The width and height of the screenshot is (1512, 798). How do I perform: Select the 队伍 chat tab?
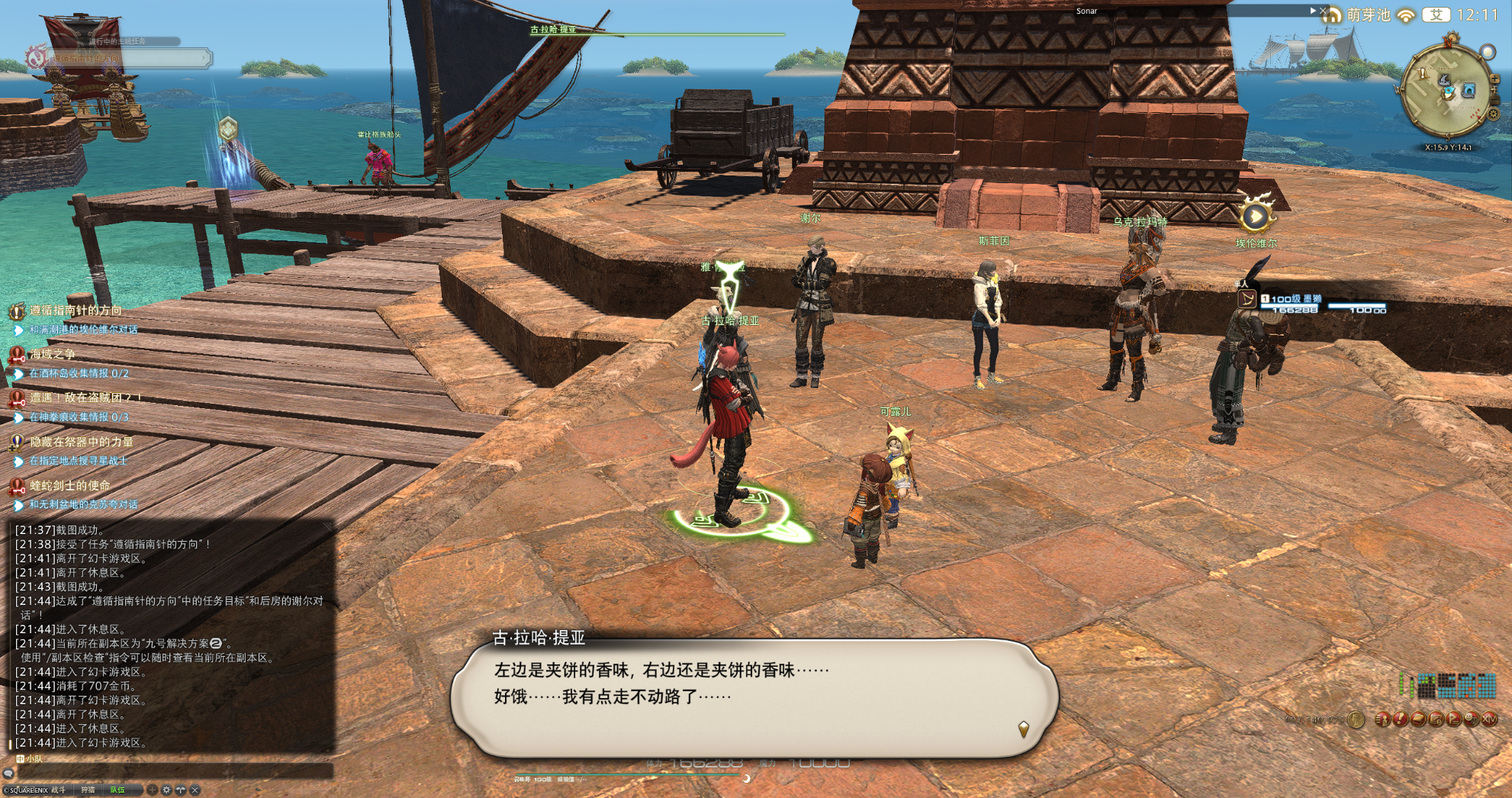coord(117,790)
